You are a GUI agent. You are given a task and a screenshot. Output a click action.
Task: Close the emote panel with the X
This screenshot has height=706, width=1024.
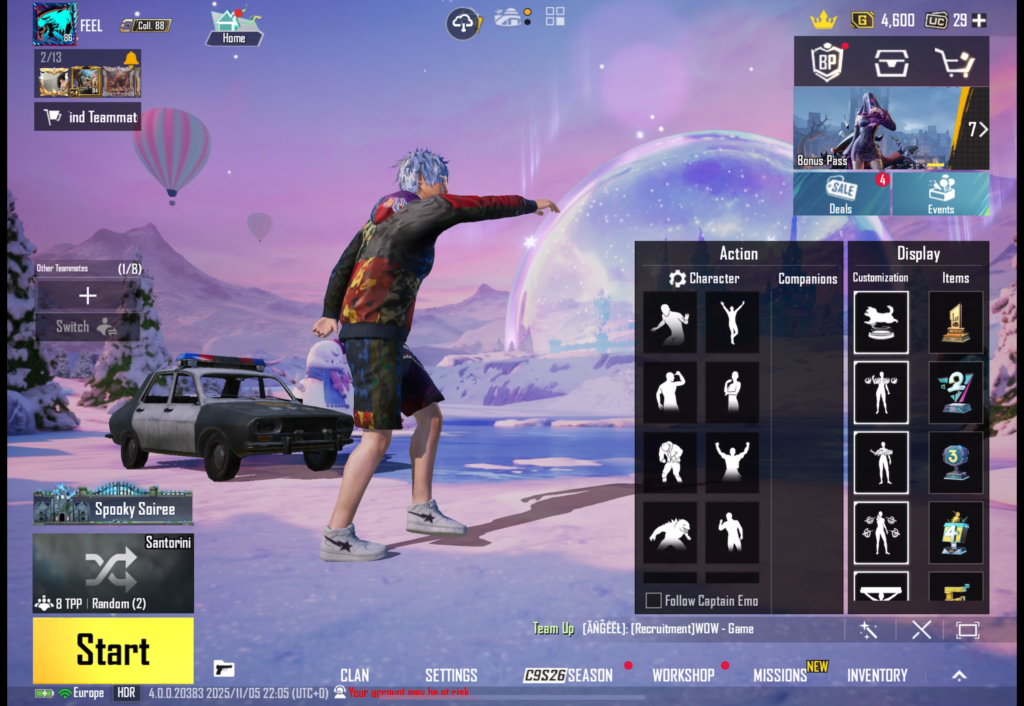pos(921,629)
